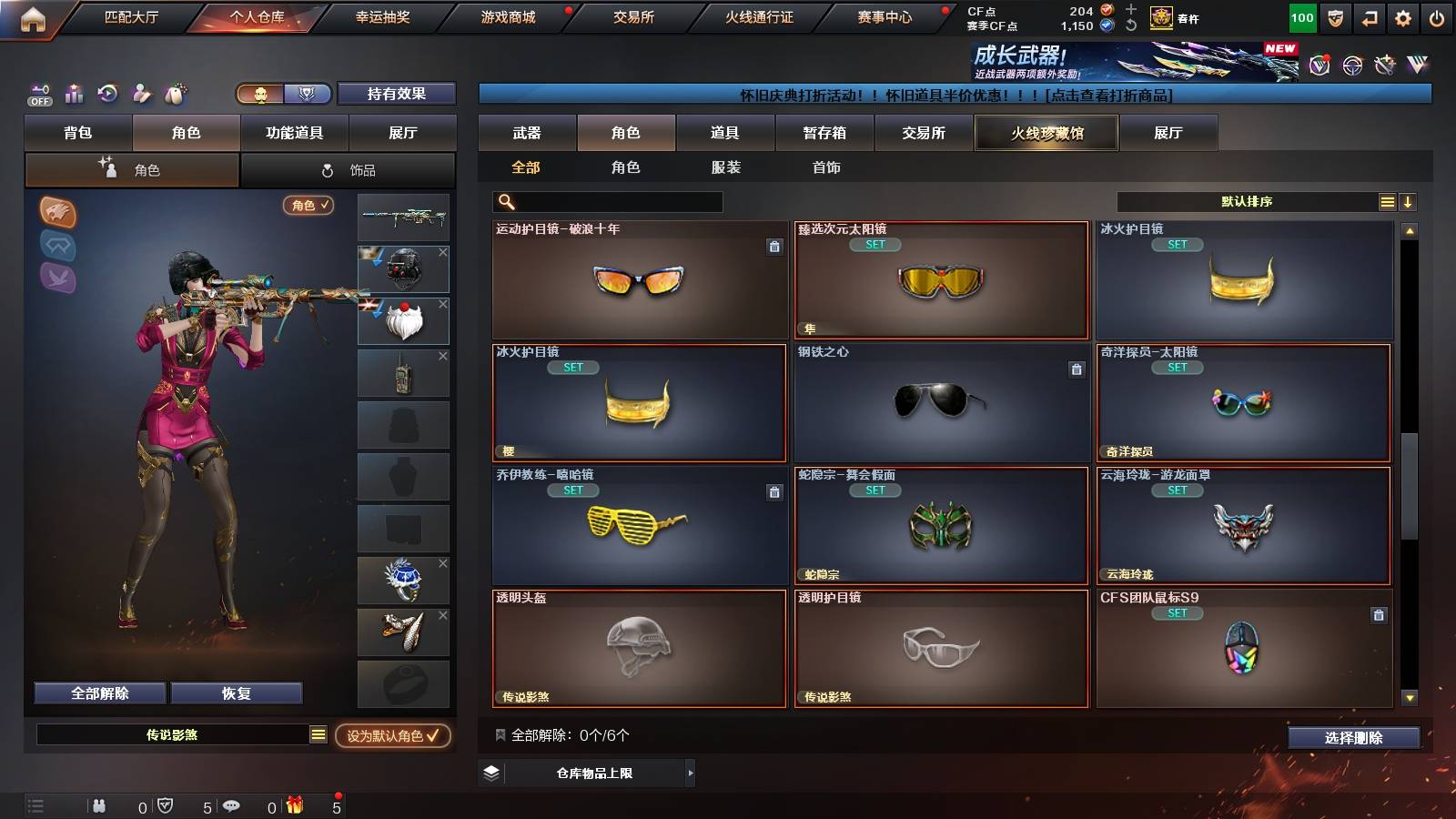Open the wrench repair tool icon
1456x819 pixels.
tap(1386, 66)
